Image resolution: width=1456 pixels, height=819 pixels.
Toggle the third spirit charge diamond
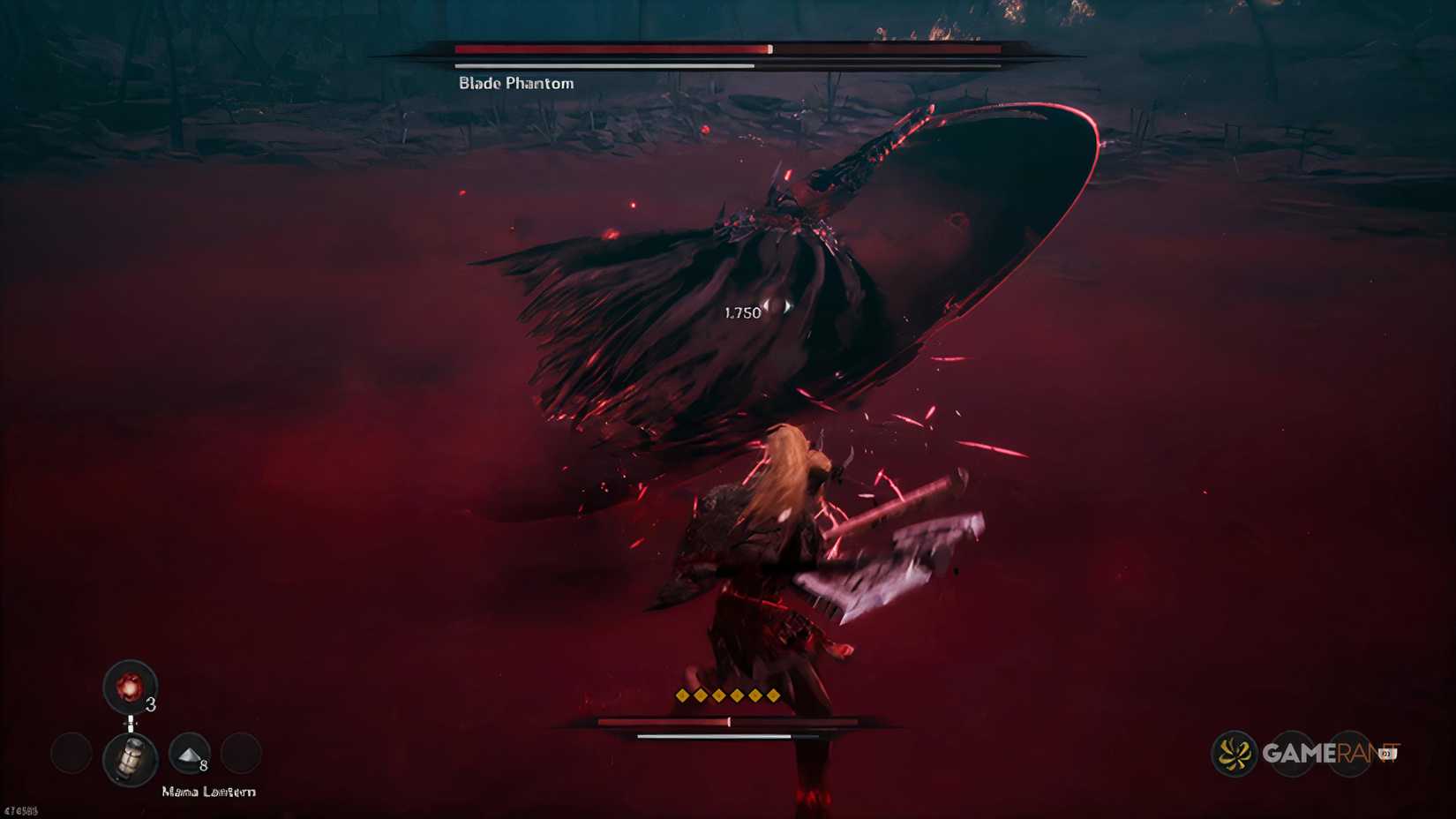click(718, 695)
